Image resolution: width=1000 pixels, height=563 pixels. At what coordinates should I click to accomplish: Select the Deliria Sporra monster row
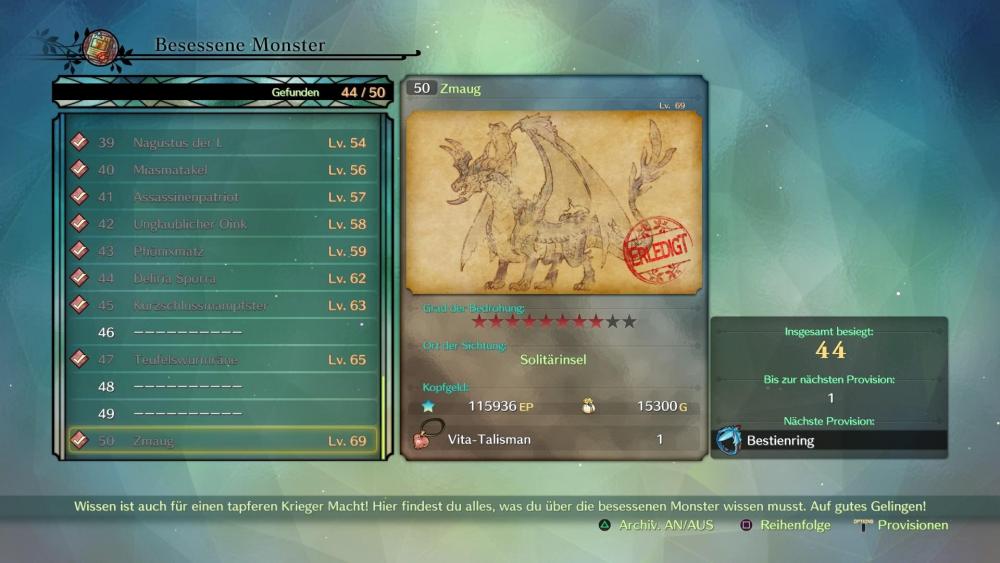tap(222, 278)
